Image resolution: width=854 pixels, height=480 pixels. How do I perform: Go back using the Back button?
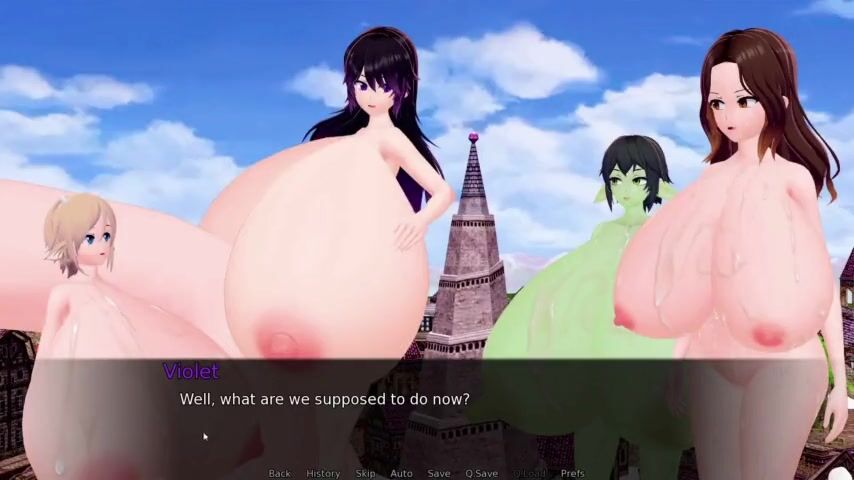[x=280, y=473]
